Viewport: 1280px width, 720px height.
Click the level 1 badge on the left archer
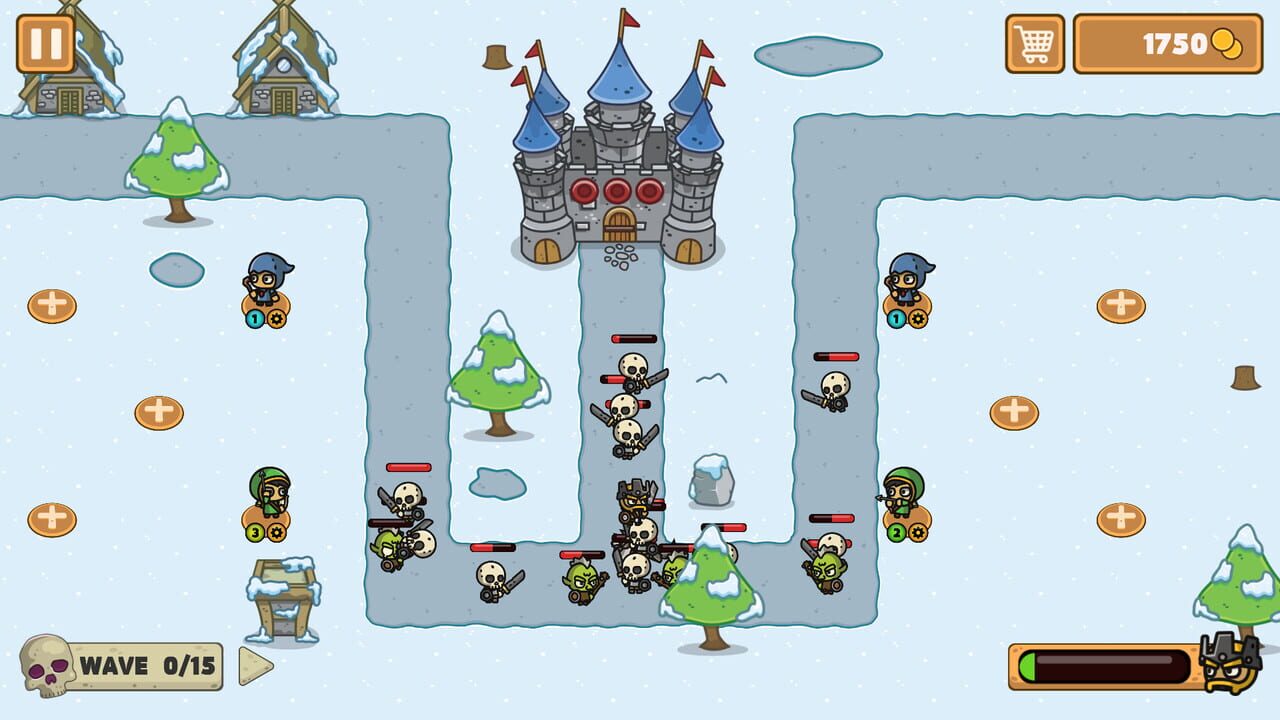click(x=254, y=319)
